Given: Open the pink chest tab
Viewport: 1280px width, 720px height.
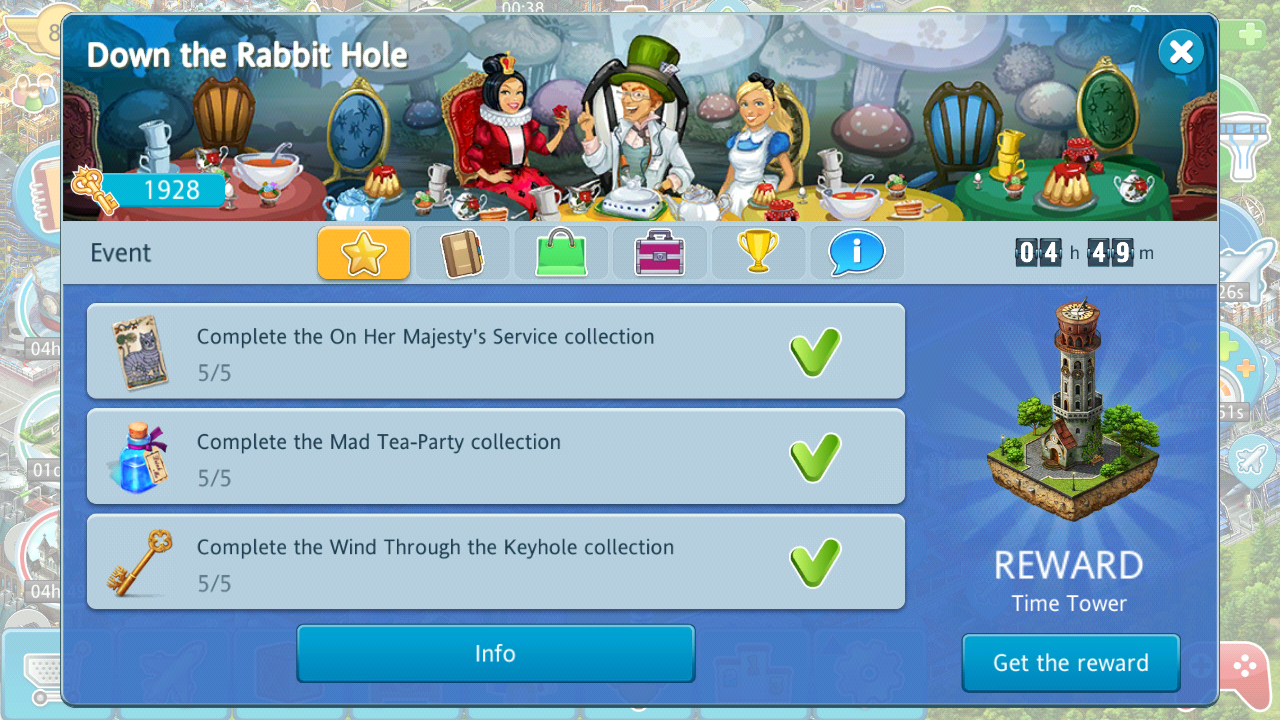Looking at the screenshot, I should (659, 253).
